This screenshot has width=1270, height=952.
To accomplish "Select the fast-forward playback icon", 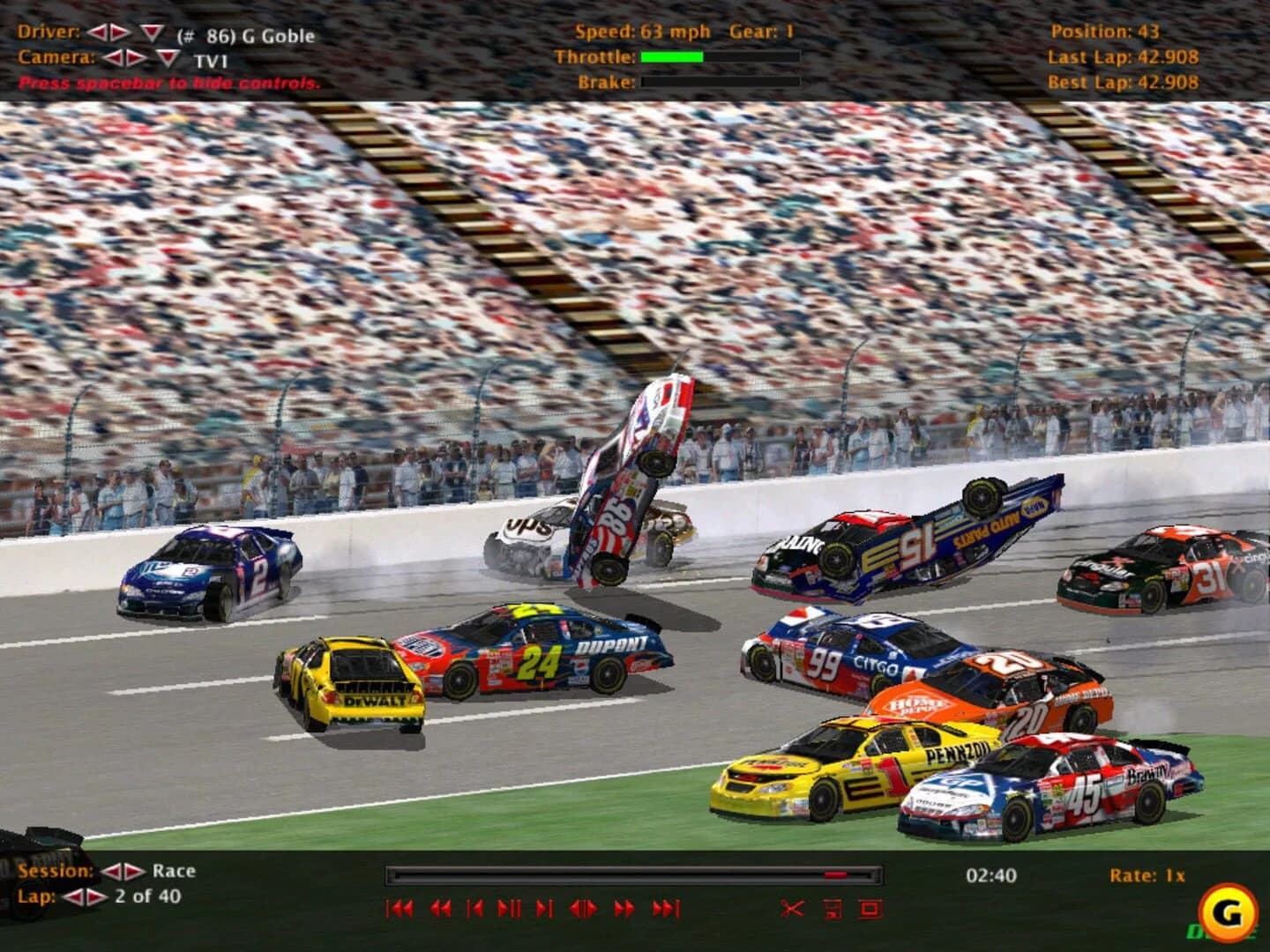I will (624, 909).
